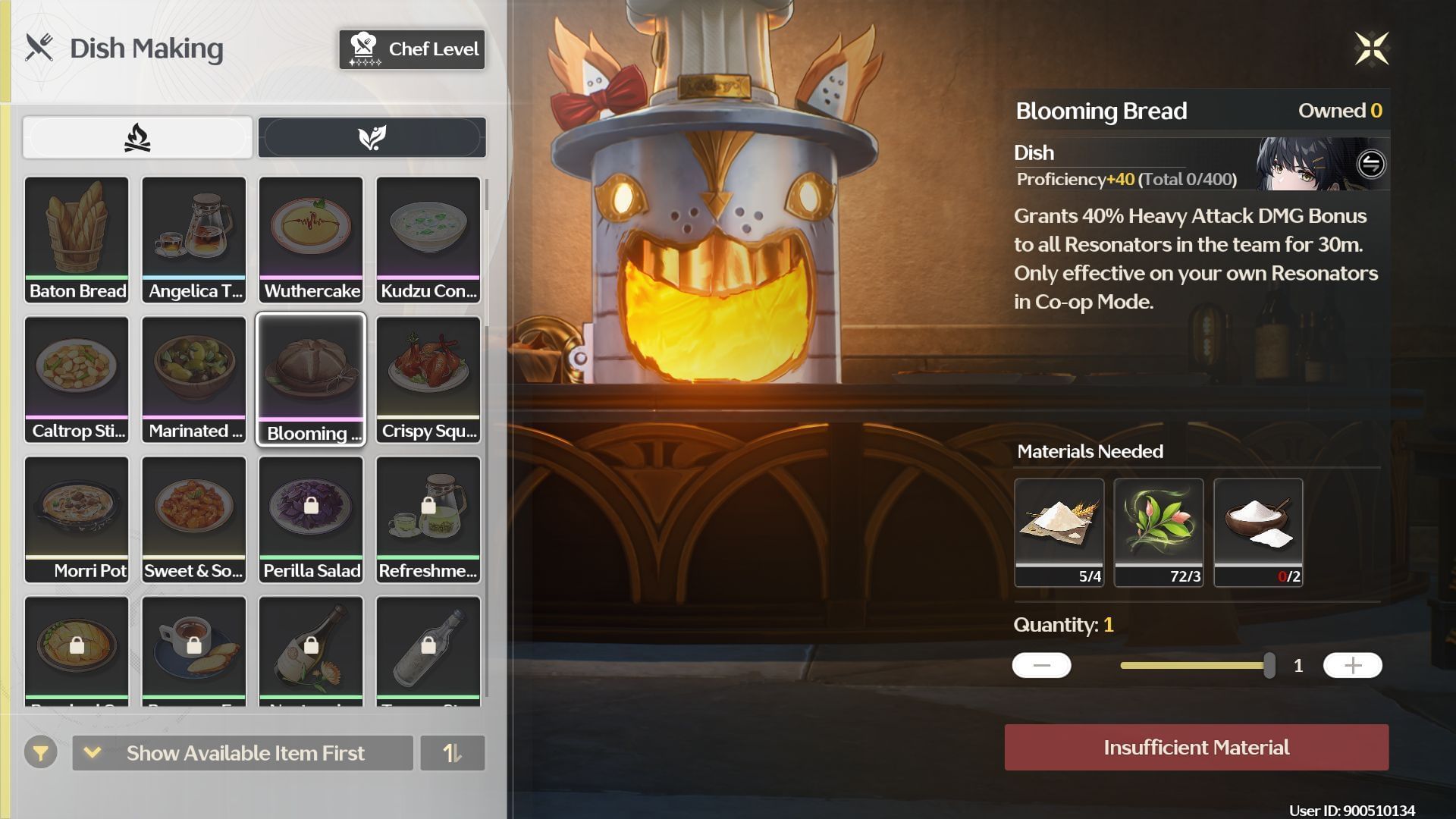Pick the Sweet & Sour dish
The height and width of the screenshot is (819, 1456).
point(194,519)
